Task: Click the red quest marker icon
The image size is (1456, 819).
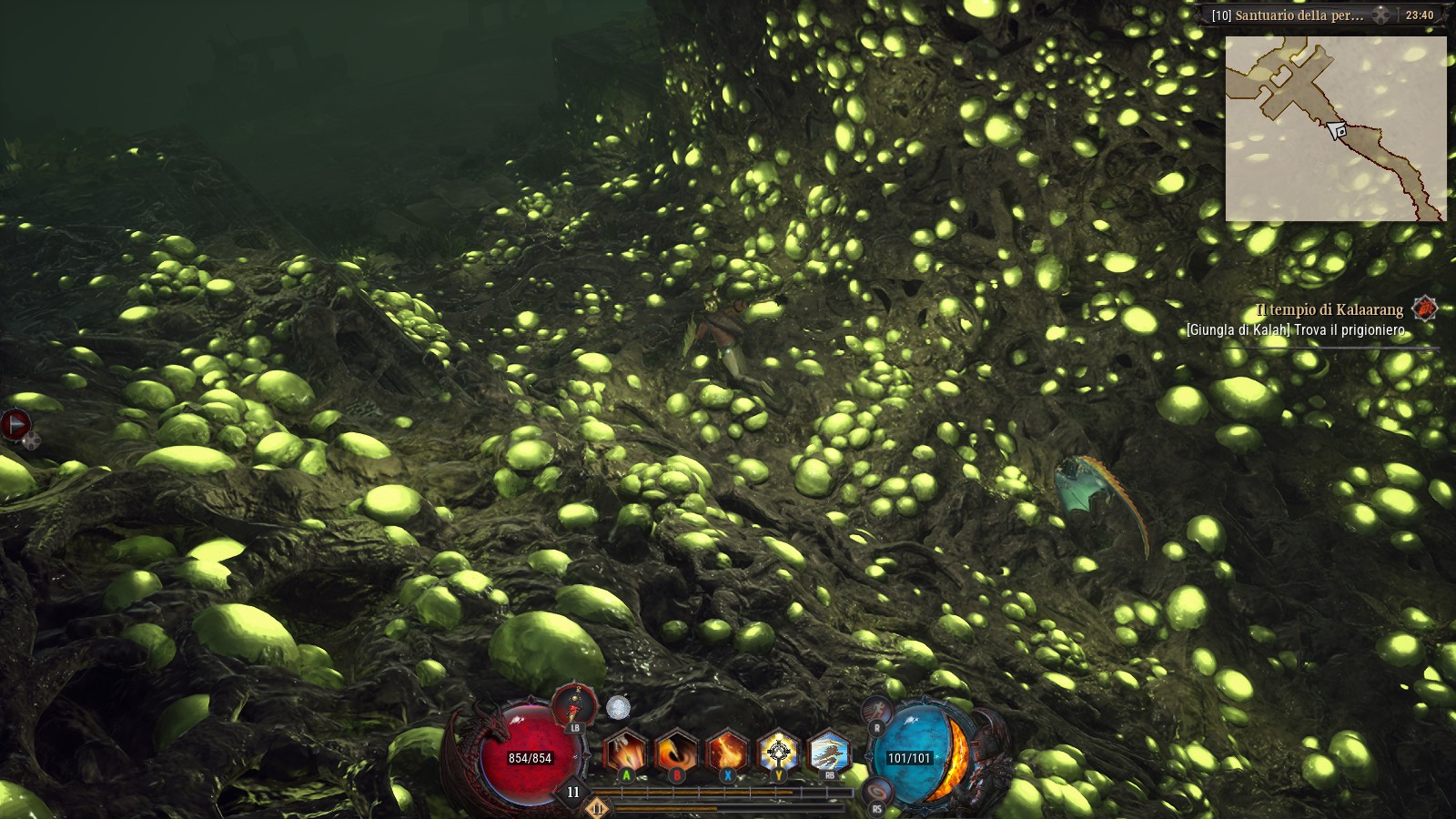Action: (x=1424, y=308)
